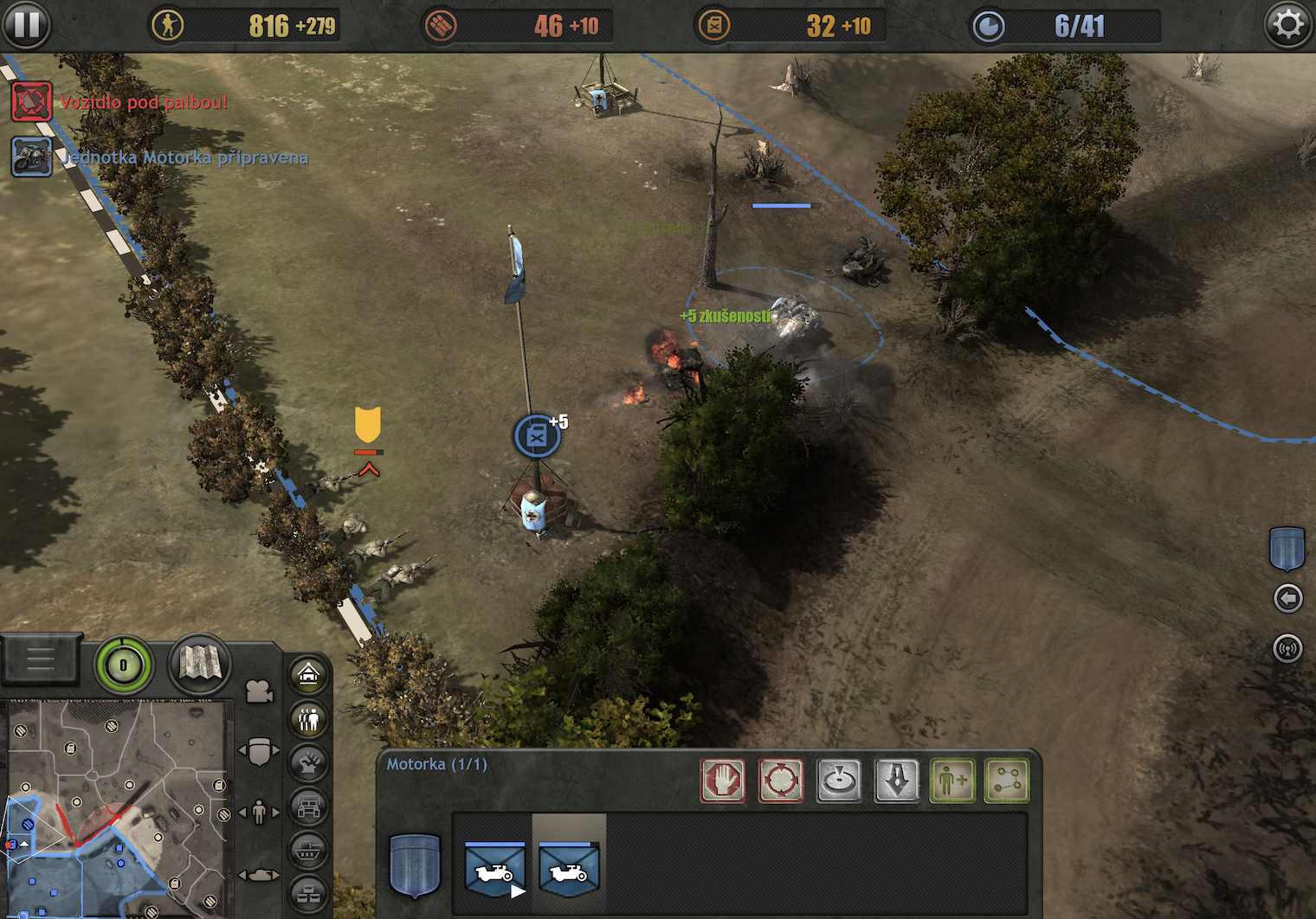Open the raised fist abilities menu
Screen dimensions: 1316x919
coord(309,763)
